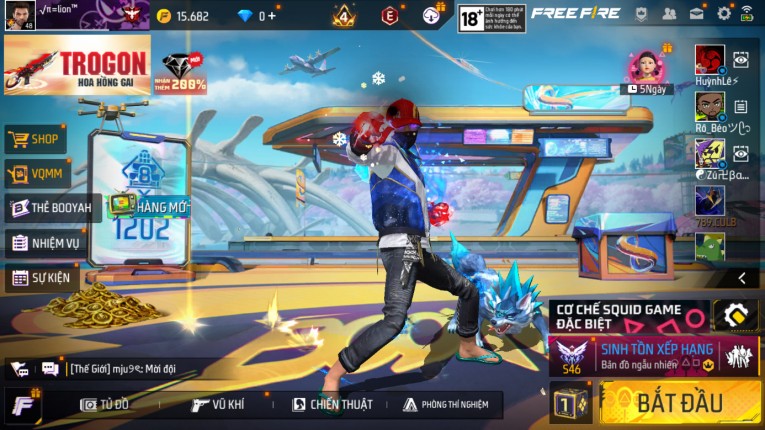This screenshot has height=430, width=765.
Task: Switch to VŨ KHÍ weapons tab
Action: coord(218,404)
